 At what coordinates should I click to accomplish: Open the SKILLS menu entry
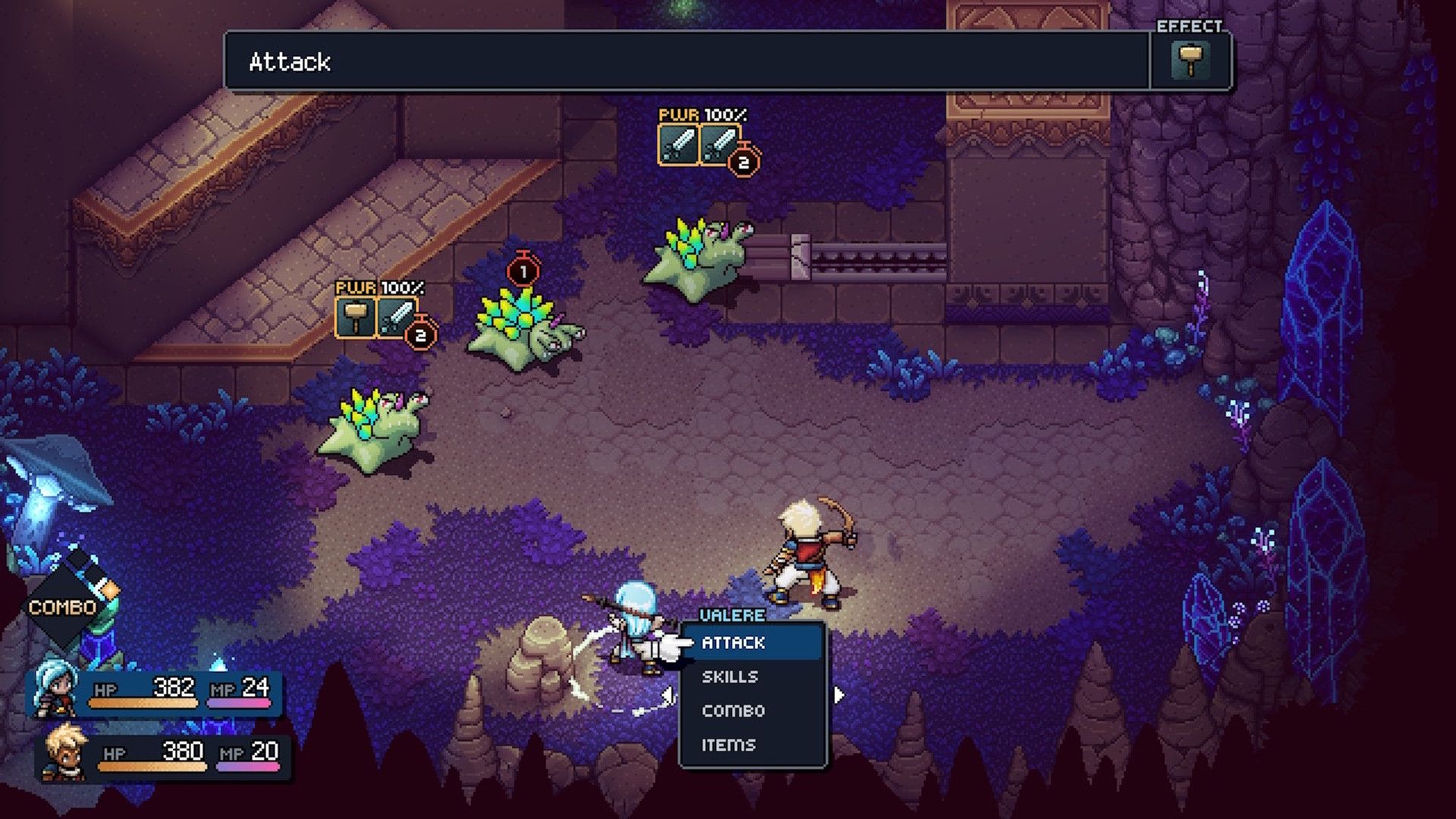coord(732,677)
